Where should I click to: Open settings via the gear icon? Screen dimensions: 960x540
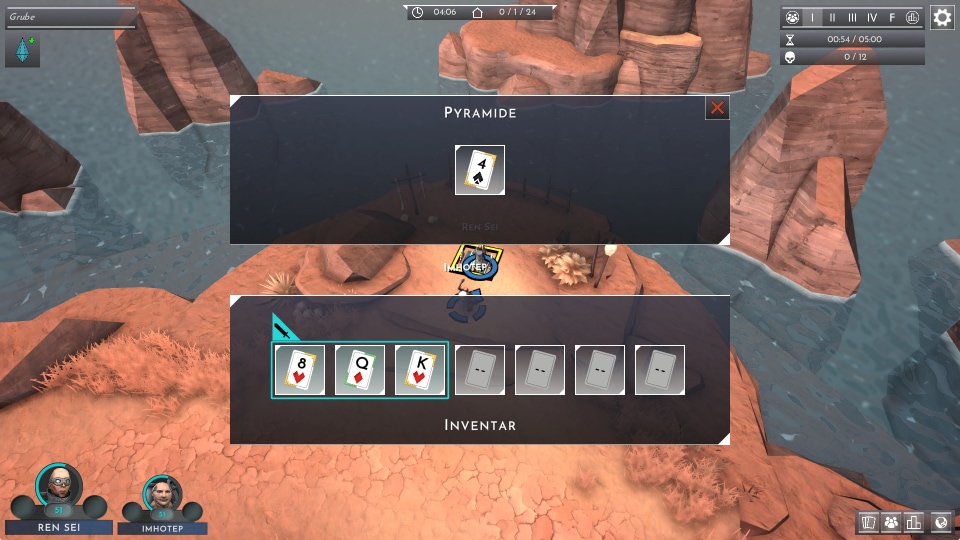[x=942, y=17]
